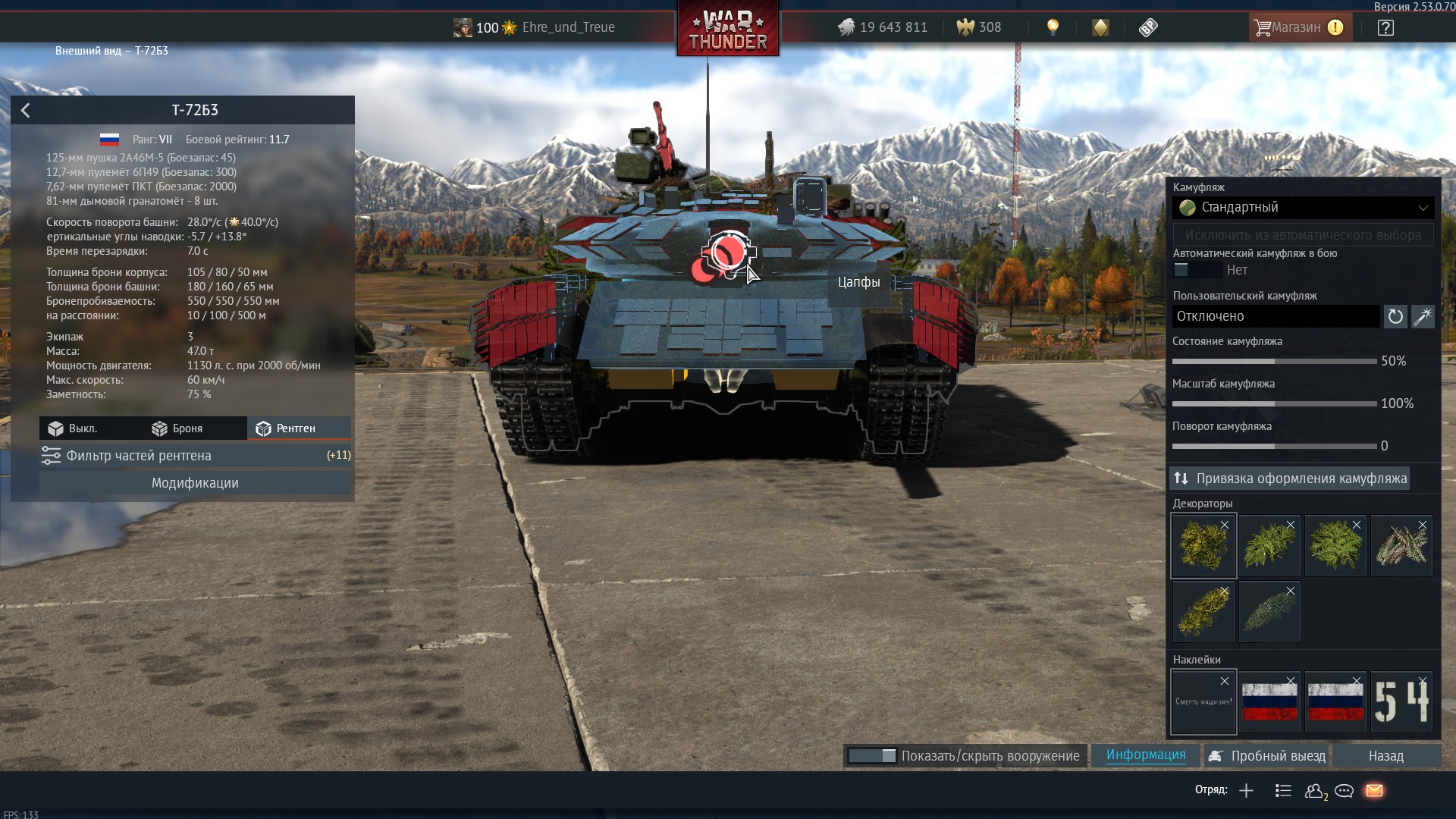The height and width of the screenshot is (819, 1456).
Task: Refresh the user camouflage list
Action: coord(1395,316)
